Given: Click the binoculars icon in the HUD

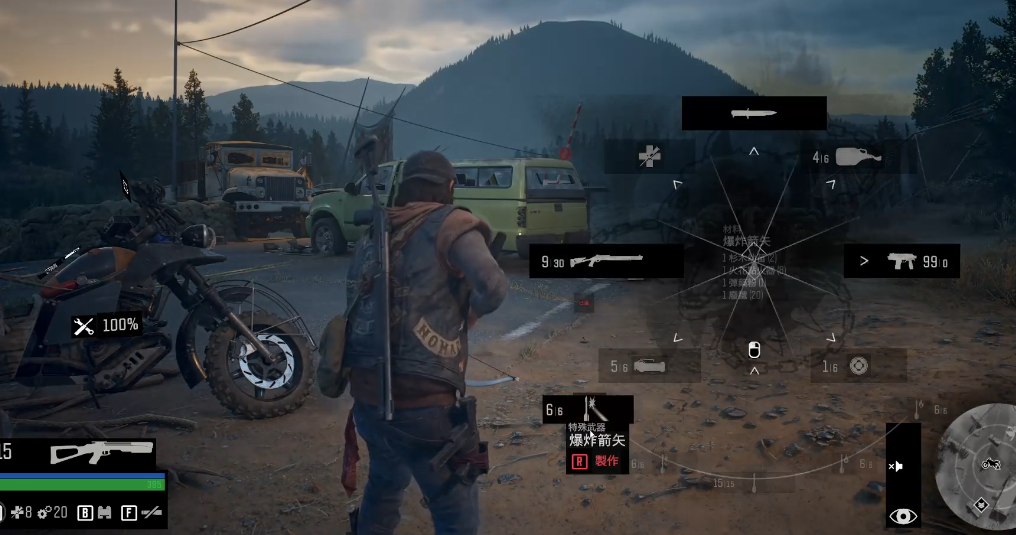Looking at the screenshot, I should [x=104, y=513].
